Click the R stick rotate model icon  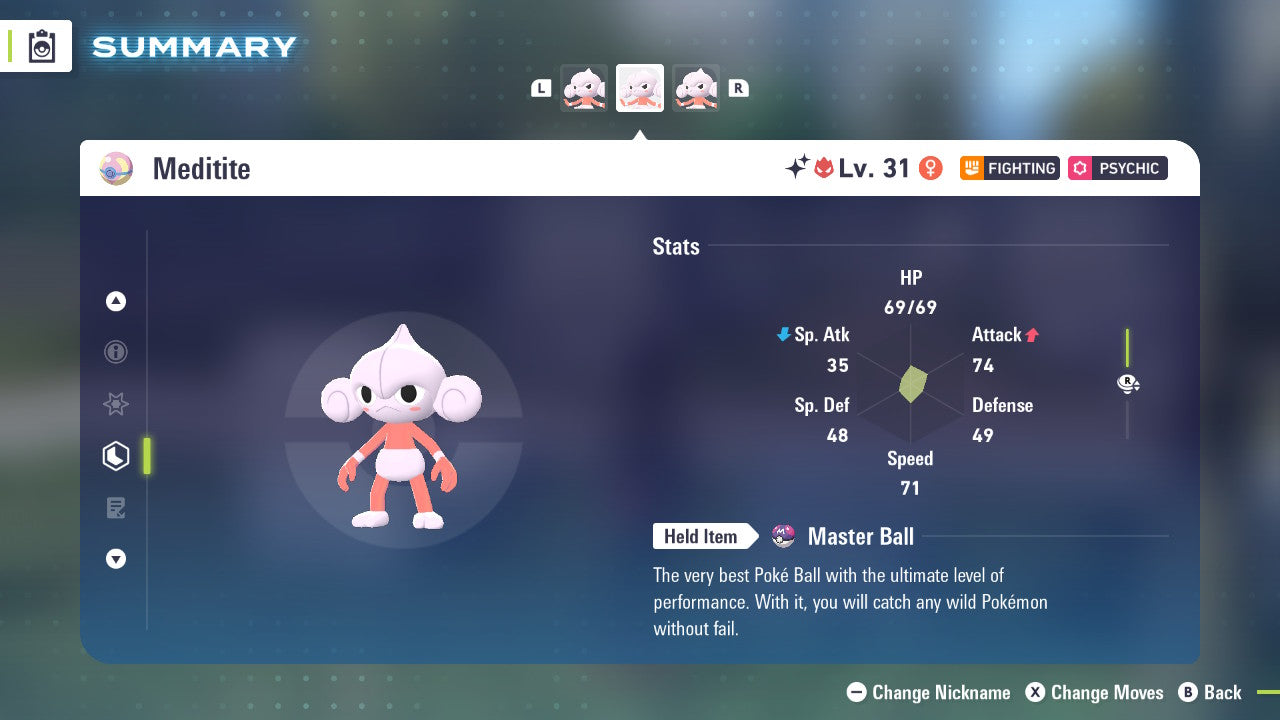coord(1128,383)
